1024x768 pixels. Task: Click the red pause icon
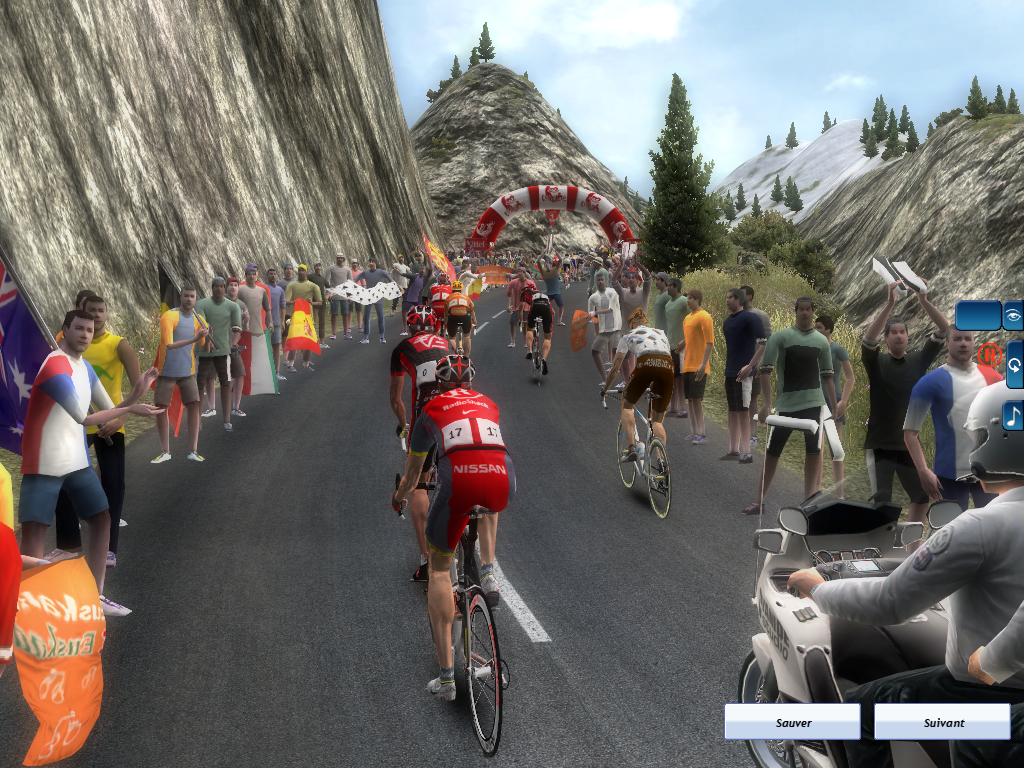pyautogui.click(x=989, y=354)
